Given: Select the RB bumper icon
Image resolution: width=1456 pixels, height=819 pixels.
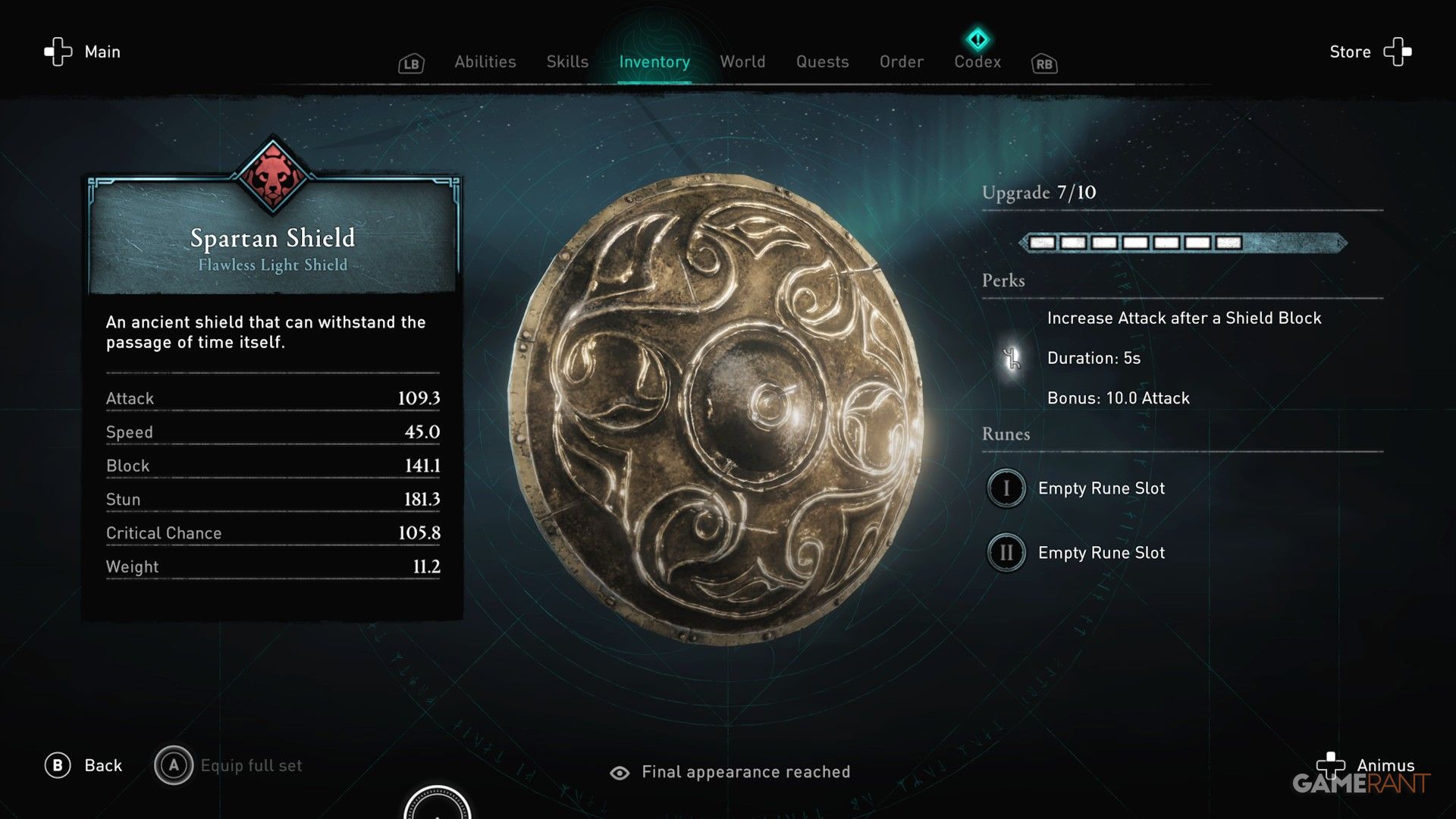Looking at the screenshot, I should 1043,64.
